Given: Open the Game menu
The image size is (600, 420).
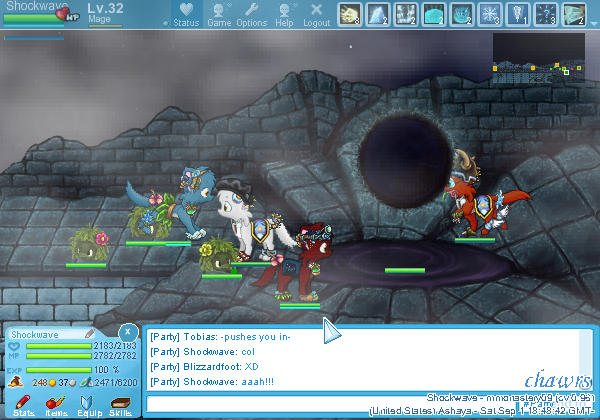Looking at the screenshot, I should click(219, 13).
